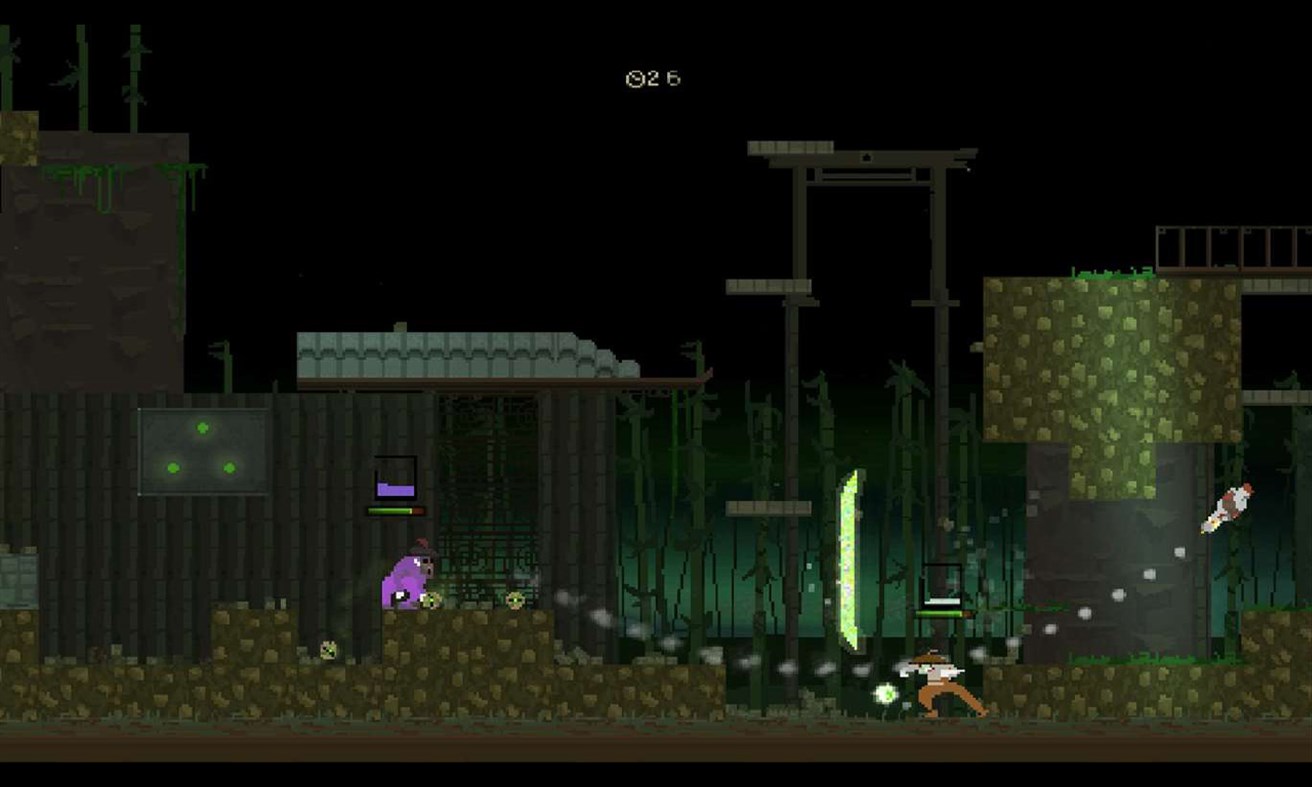Click the green orb projectile near the player
The width and height of the screenshot is (1312, 787).
pyautogui.click(x=885, y=693)
